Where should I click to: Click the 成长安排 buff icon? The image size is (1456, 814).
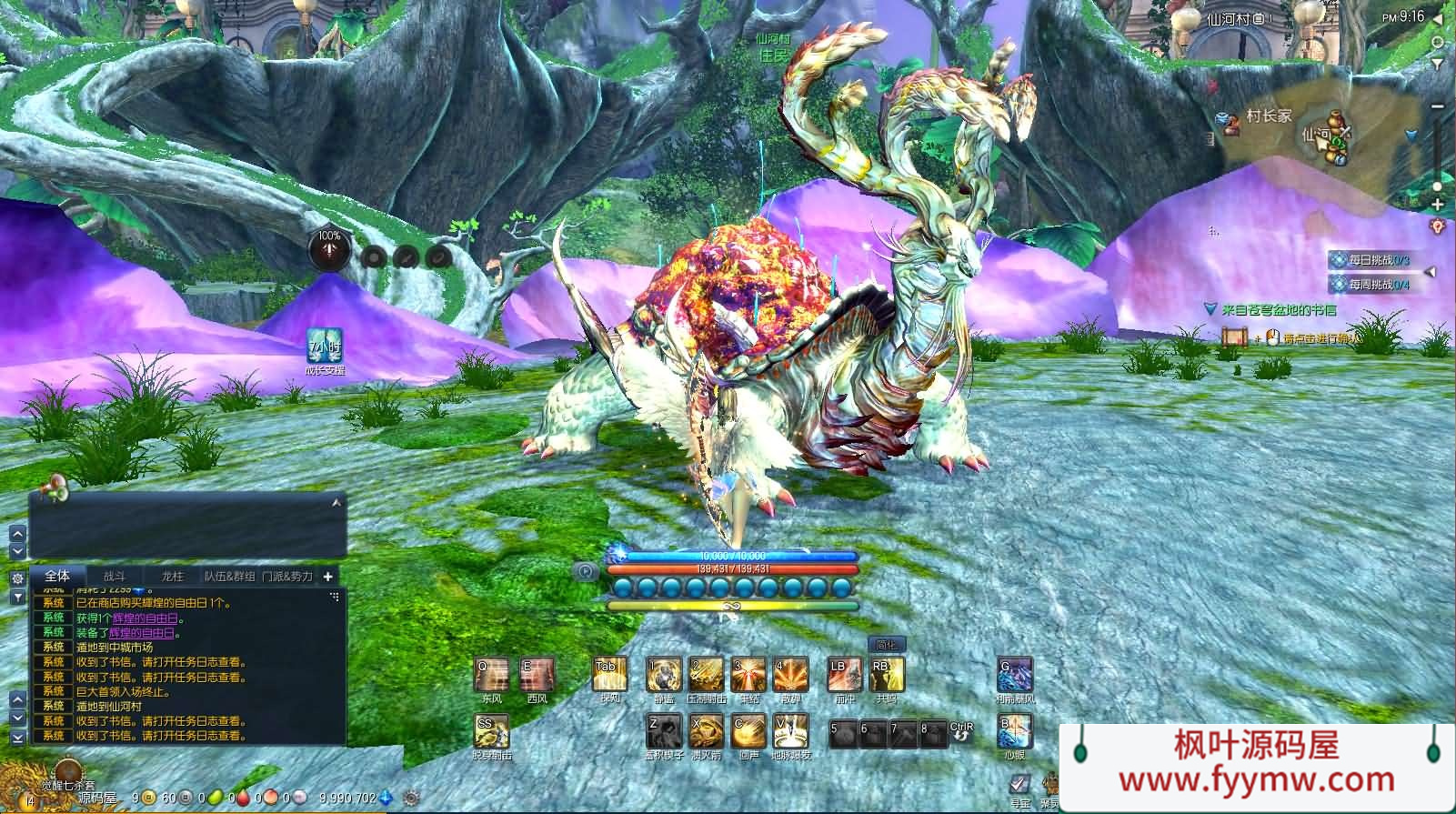325,348
